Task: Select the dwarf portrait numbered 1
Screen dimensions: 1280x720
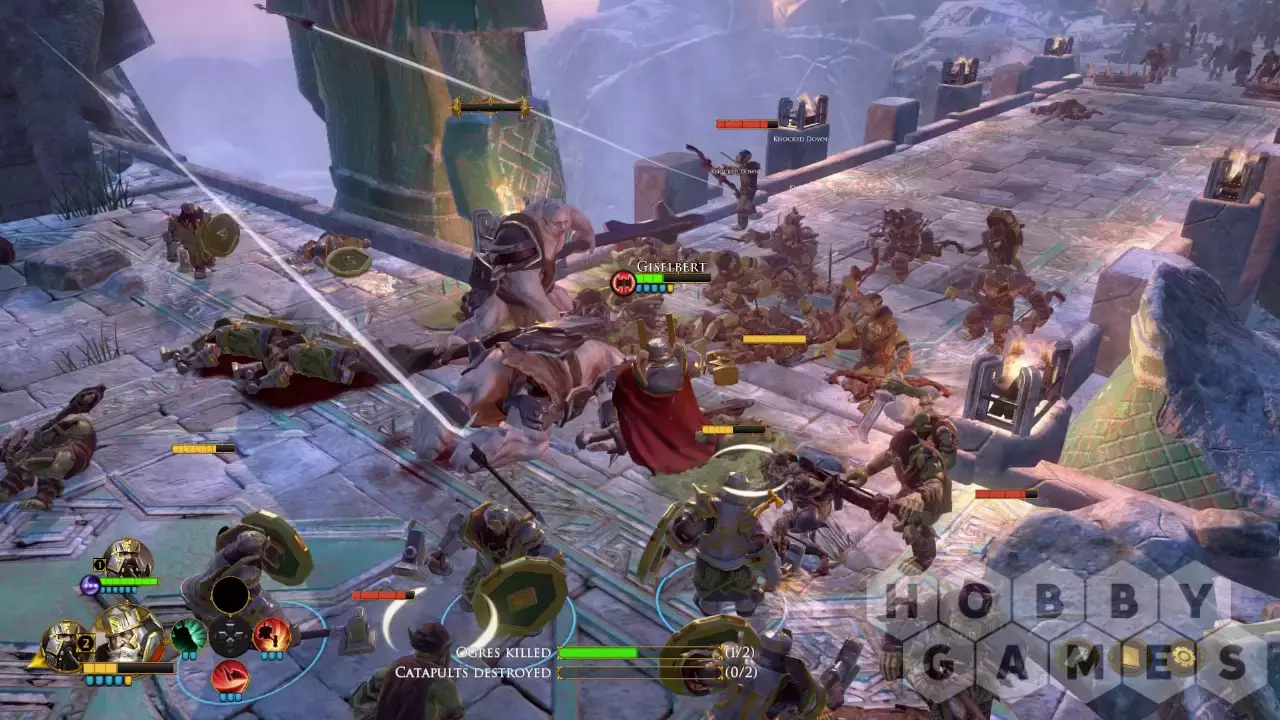Action: point(128,560)
